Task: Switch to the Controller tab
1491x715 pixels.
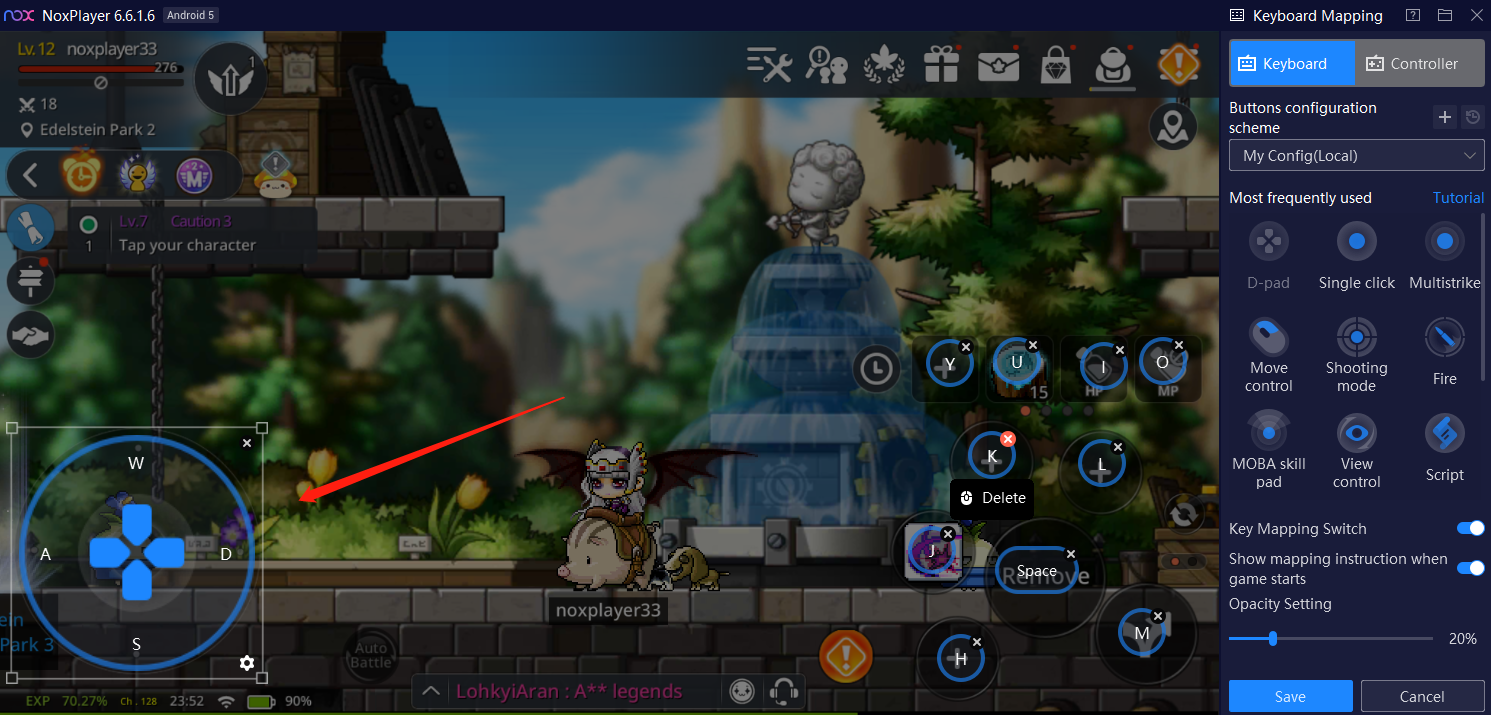Action: point(1412,63)
